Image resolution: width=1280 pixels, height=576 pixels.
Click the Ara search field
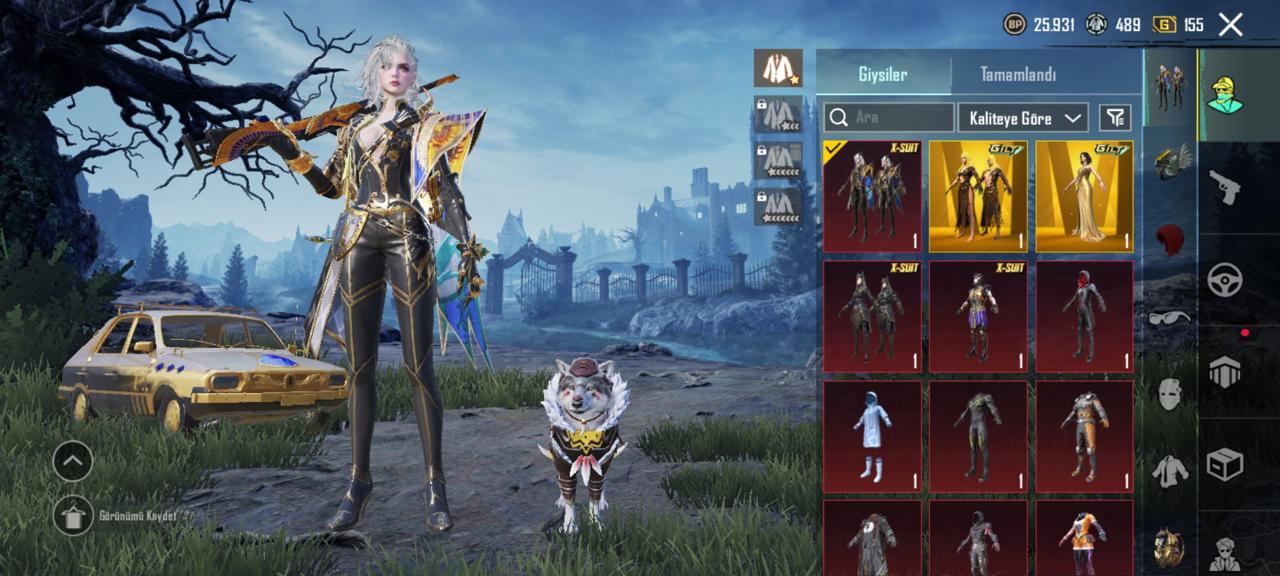[x=888, y=118]
